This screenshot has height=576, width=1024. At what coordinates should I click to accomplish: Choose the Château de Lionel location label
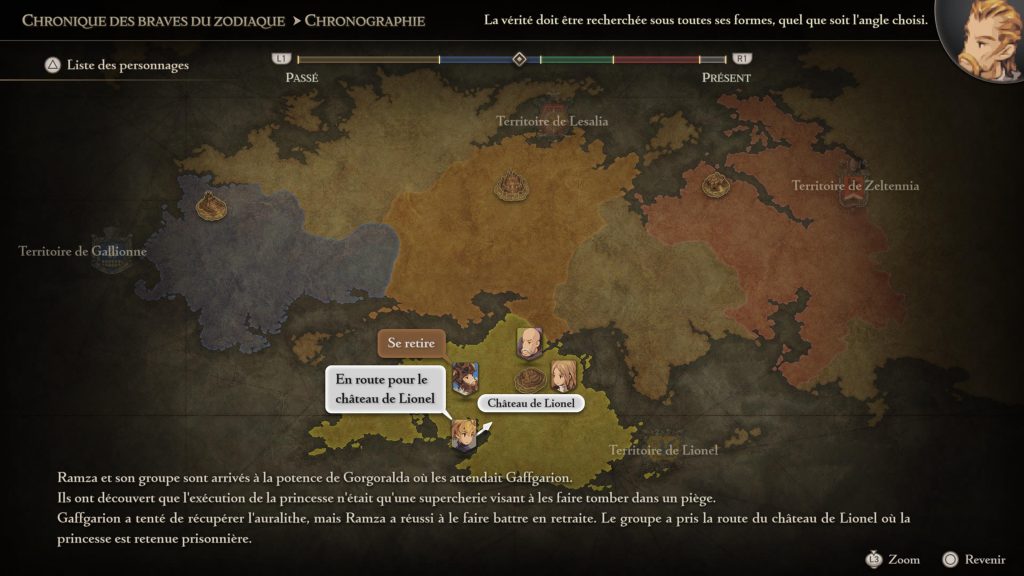[x=530, y=403]
